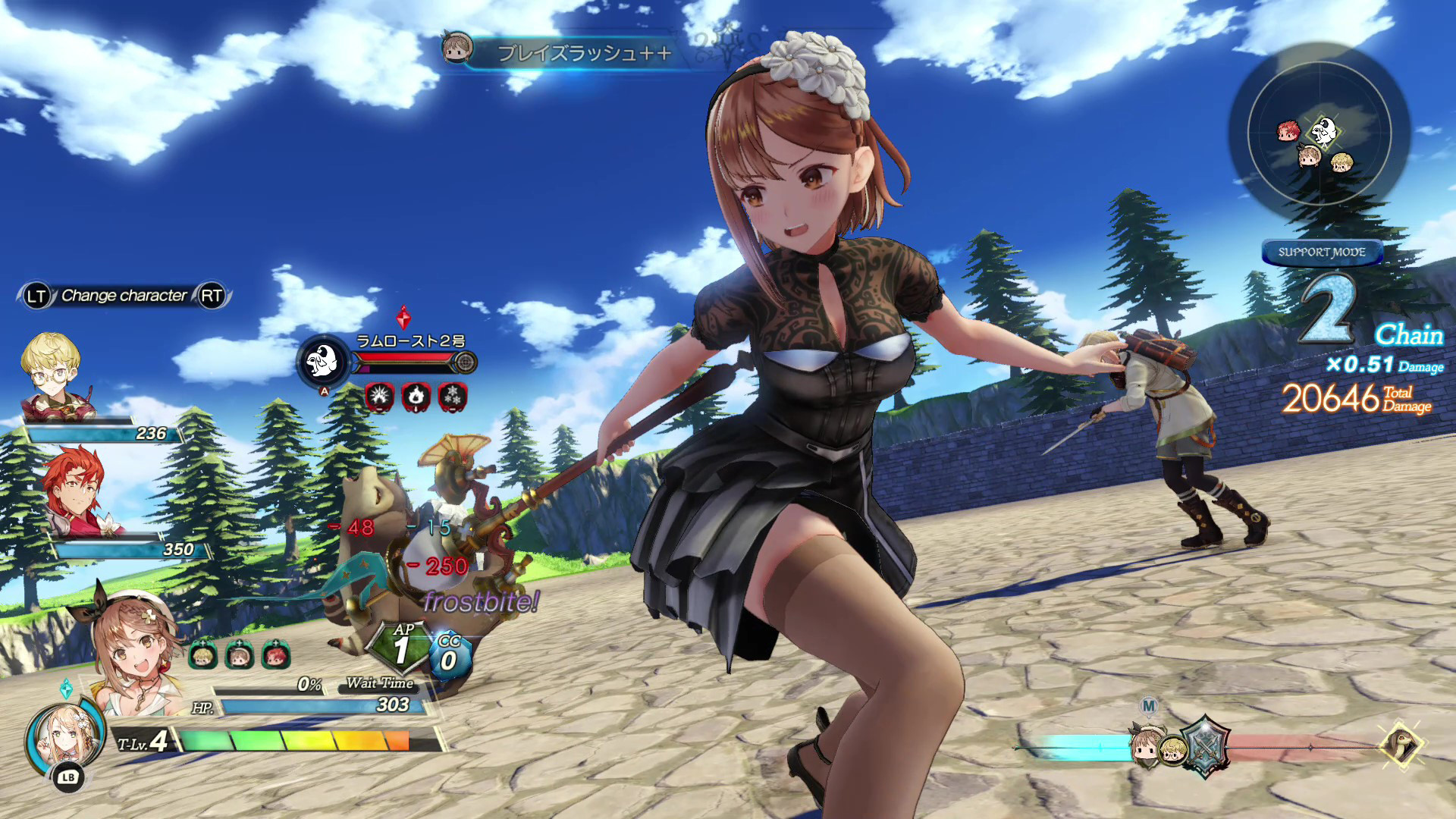
Task: Click the small red-haired ally support icon
Action: [x=275, y=655]
